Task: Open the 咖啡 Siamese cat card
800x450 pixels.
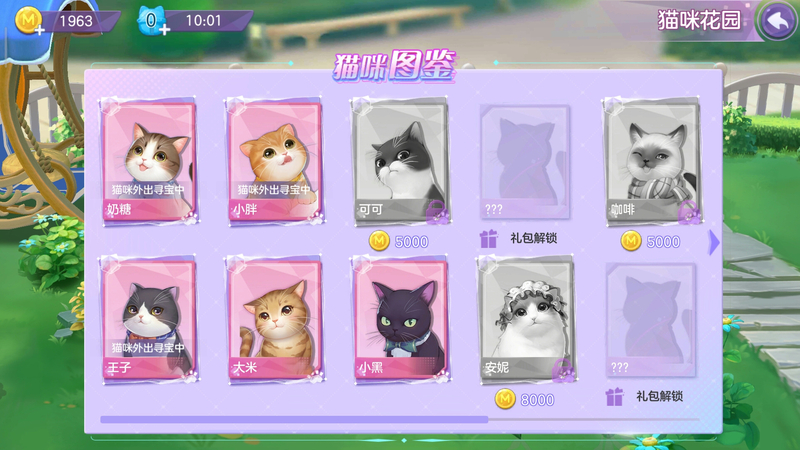Action: click(x=651, y=161)
